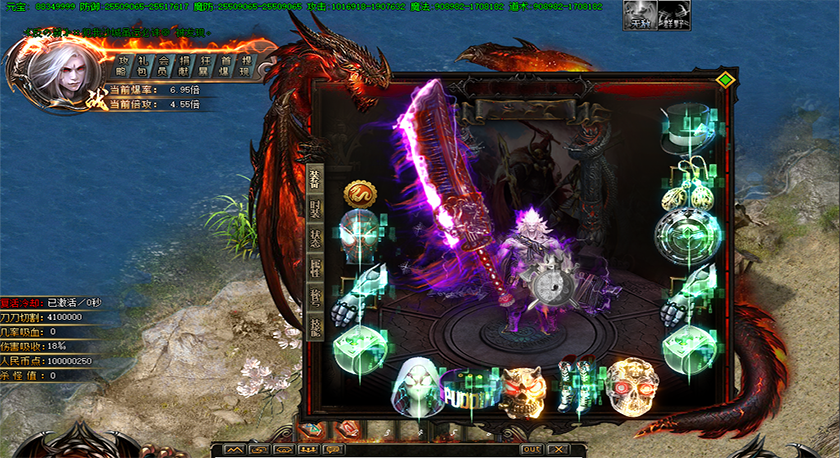Image resolution: width=840 pixels, height=458 pixels.
Task: Switch to the 装备 equipment tab
Action: click(x=315, y=179)
